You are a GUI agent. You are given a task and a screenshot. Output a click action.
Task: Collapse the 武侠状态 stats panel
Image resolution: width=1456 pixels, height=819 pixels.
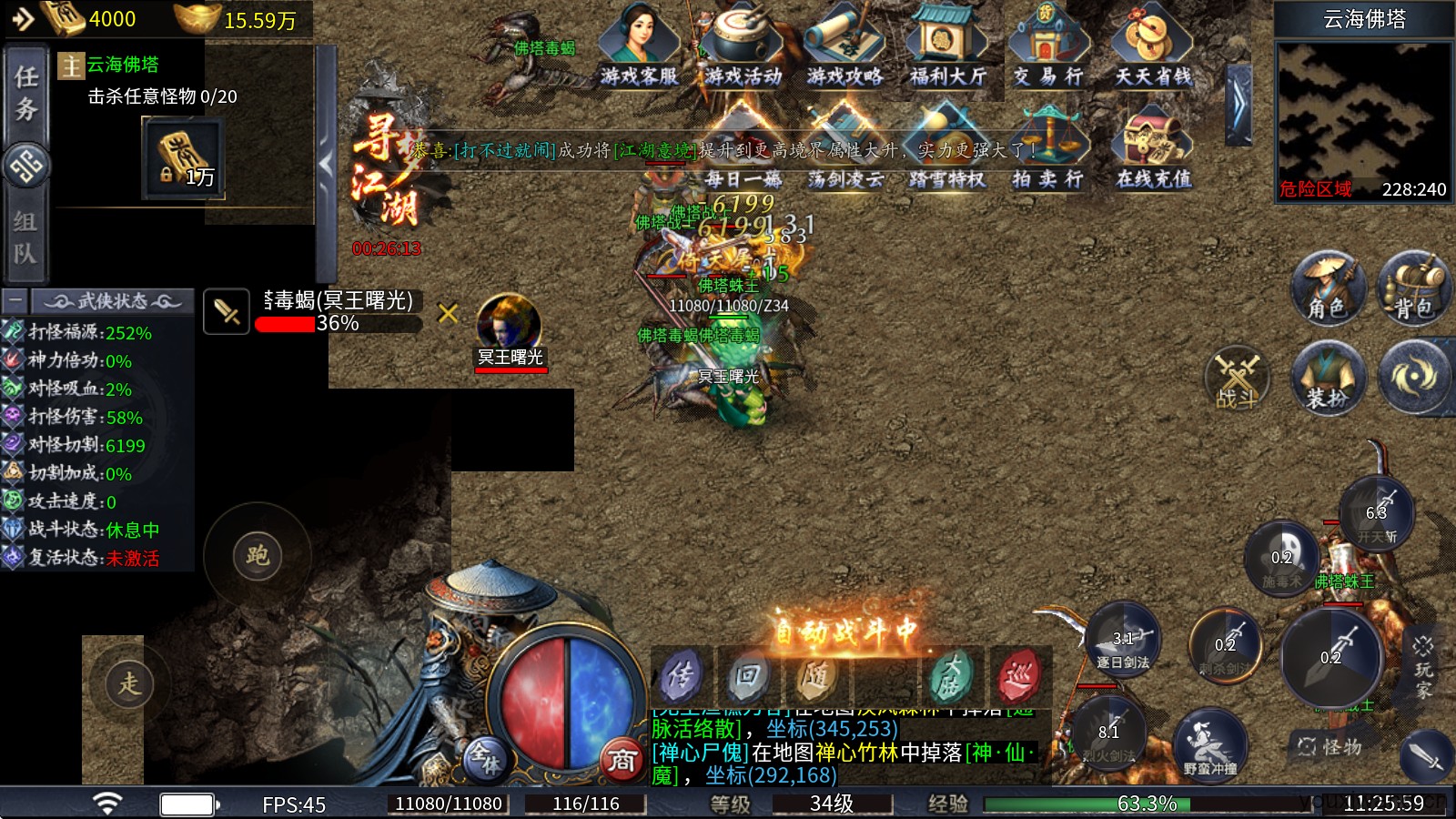coord(15,300)
